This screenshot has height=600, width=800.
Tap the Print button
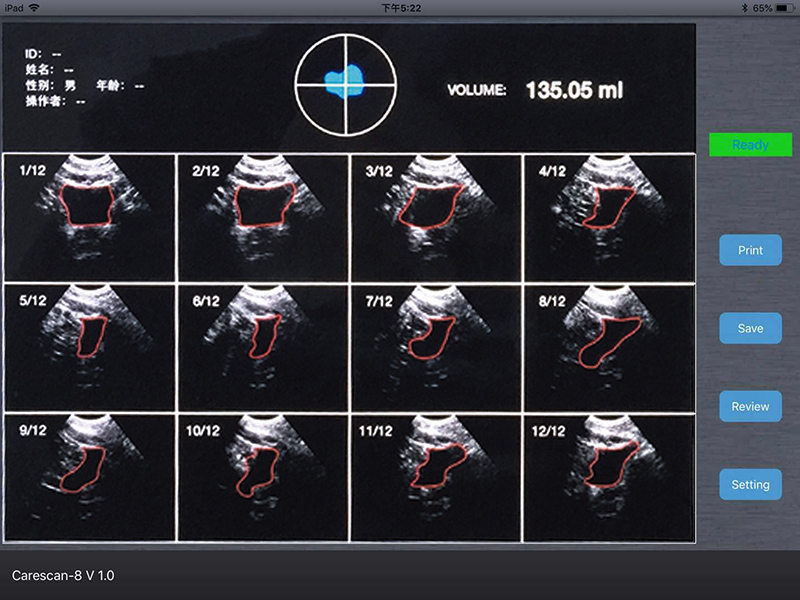750,250
